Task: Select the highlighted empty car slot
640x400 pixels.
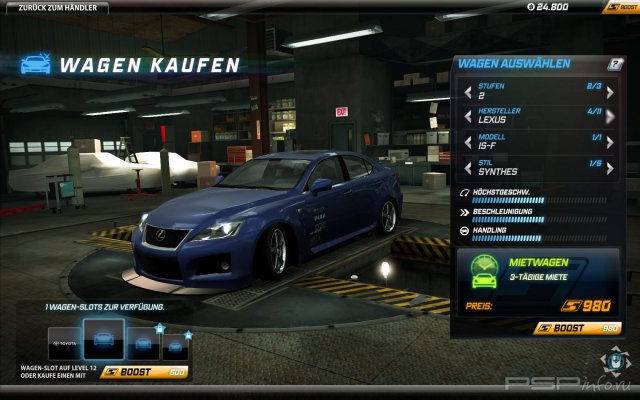Action: tap(103, 340)
